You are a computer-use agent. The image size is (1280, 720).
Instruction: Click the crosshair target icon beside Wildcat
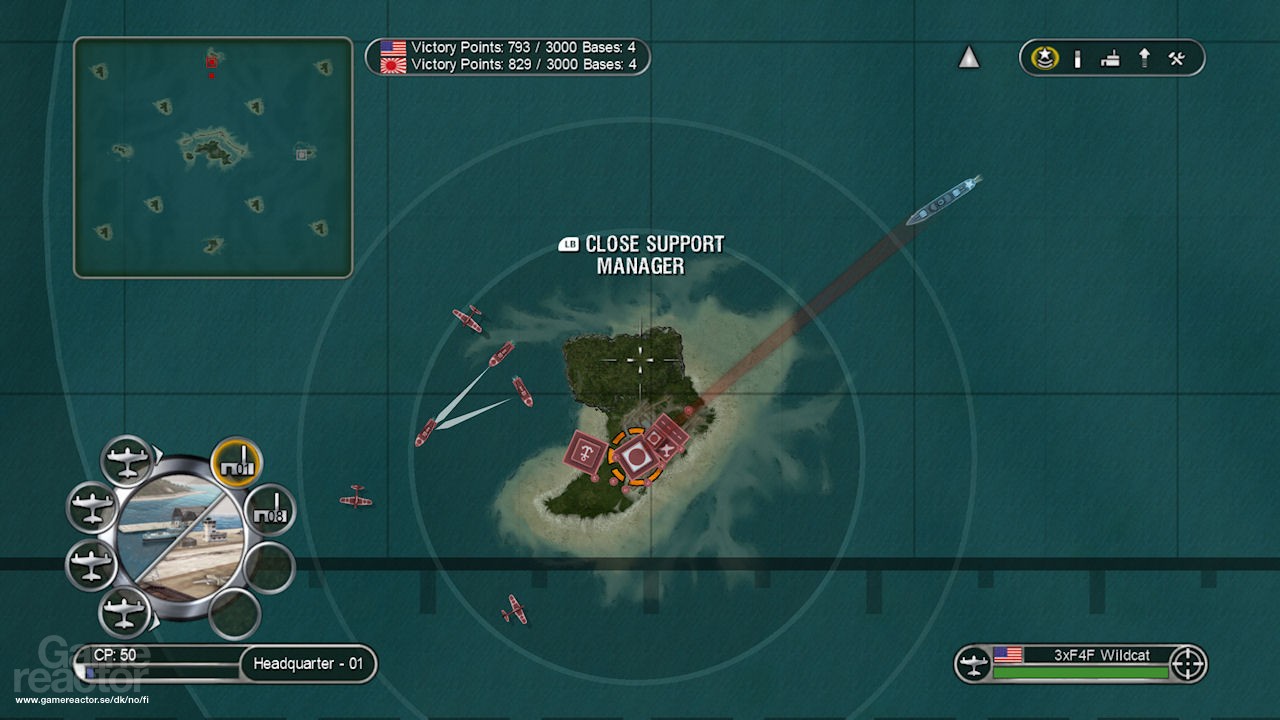coord(1188,664)
